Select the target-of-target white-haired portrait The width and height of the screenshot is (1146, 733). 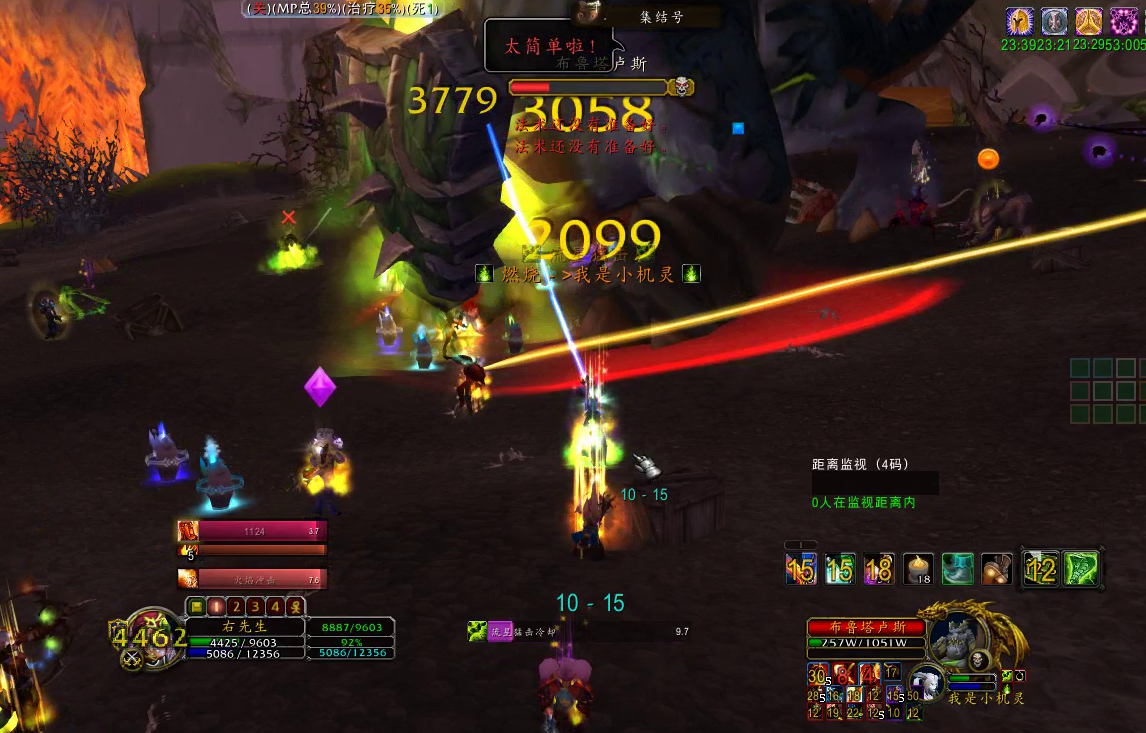(x=927, y=683)
